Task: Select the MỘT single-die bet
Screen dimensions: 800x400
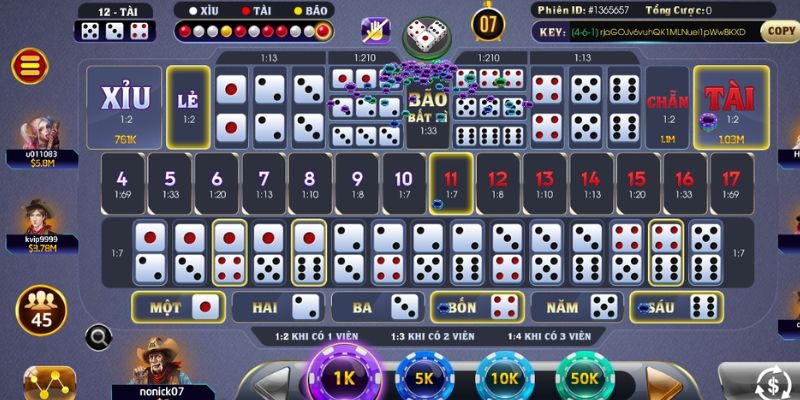Action: (176, 306)
